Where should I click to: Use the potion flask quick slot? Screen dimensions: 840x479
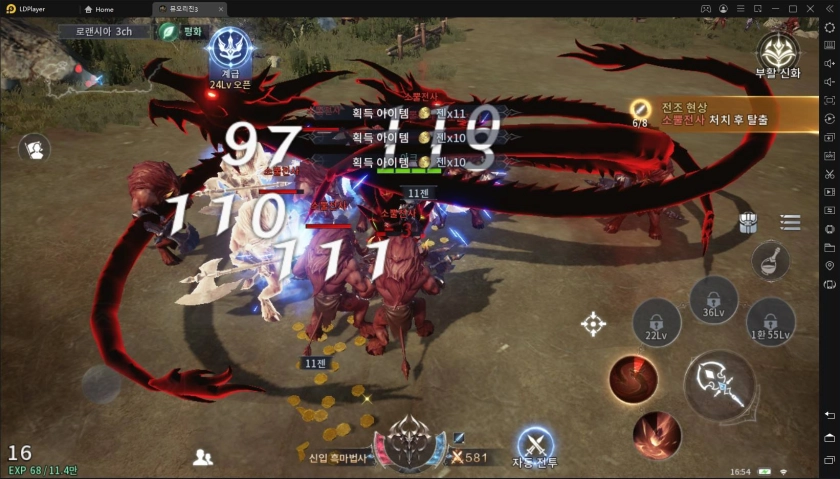click(x=770, y=260)
